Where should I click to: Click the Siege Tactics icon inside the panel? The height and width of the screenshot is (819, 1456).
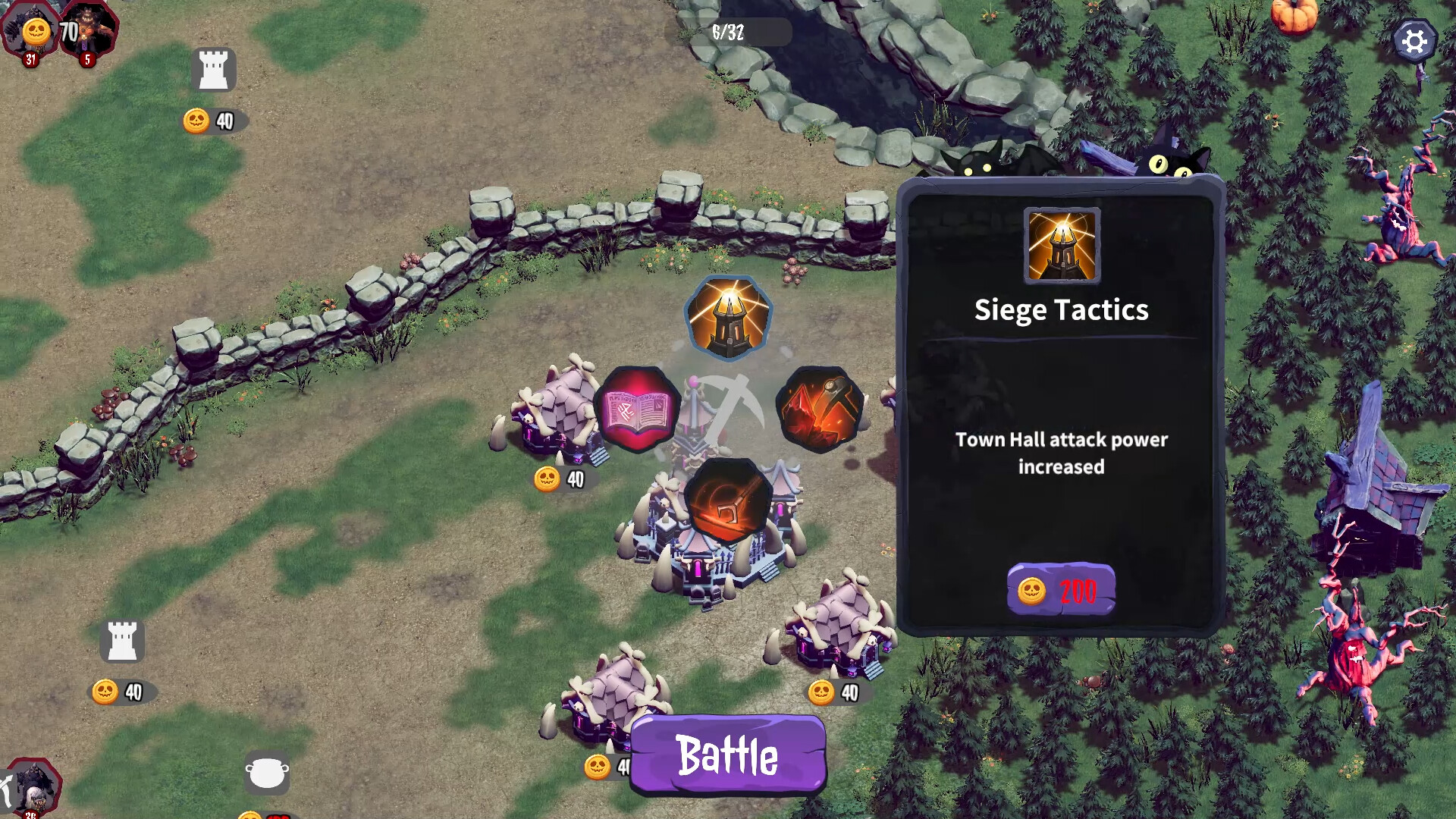(1061, 243)
